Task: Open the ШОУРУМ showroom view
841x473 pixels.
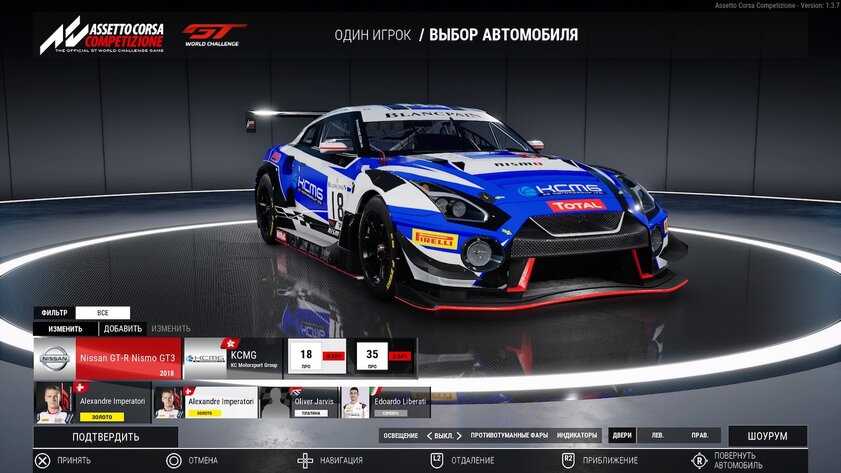Action: tap(767, 437)
